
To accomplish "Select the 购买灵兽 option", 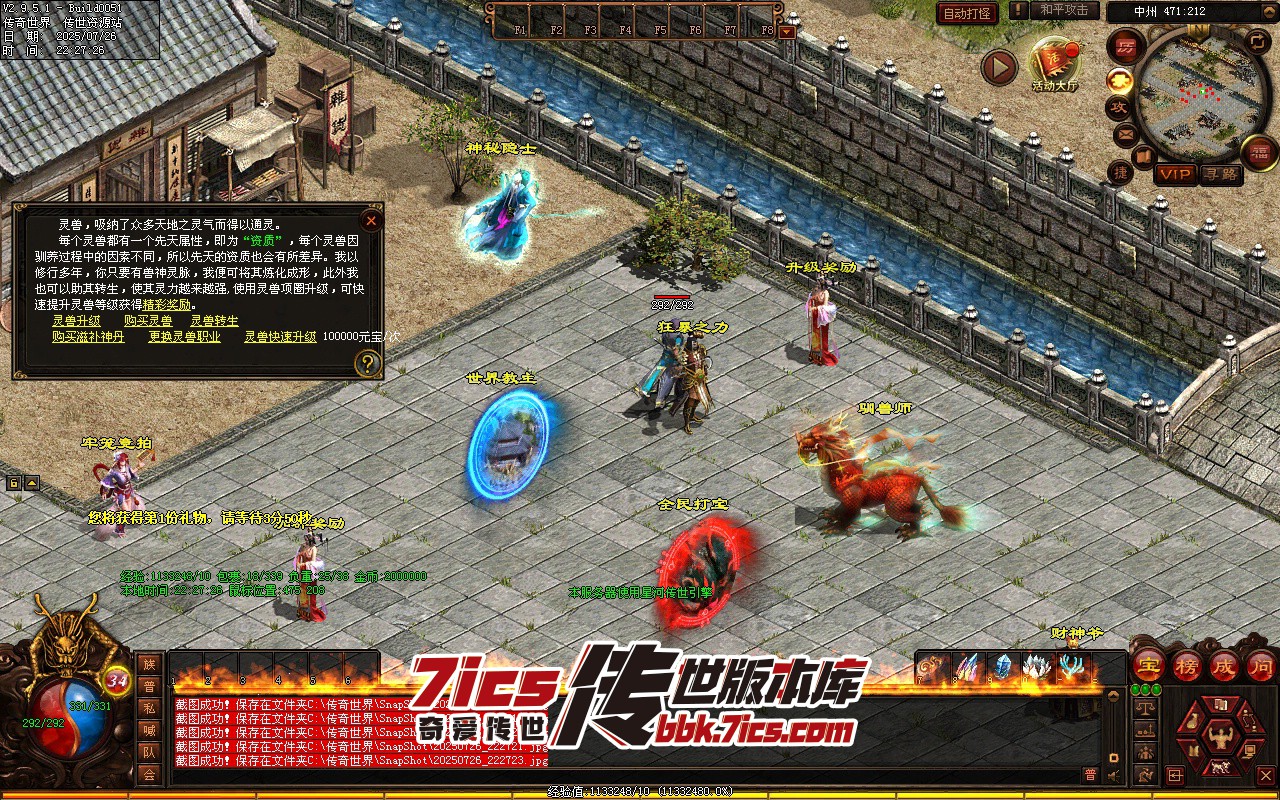I will coord(148,321).
